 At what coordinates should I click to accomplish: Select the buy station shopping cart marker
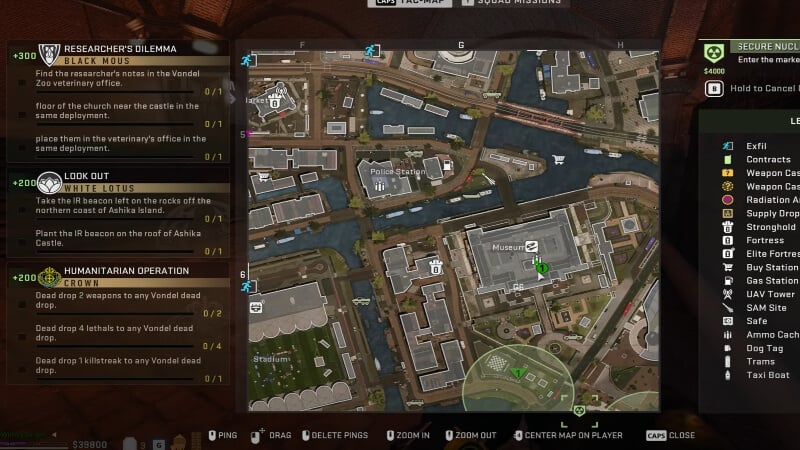(558, 159)
